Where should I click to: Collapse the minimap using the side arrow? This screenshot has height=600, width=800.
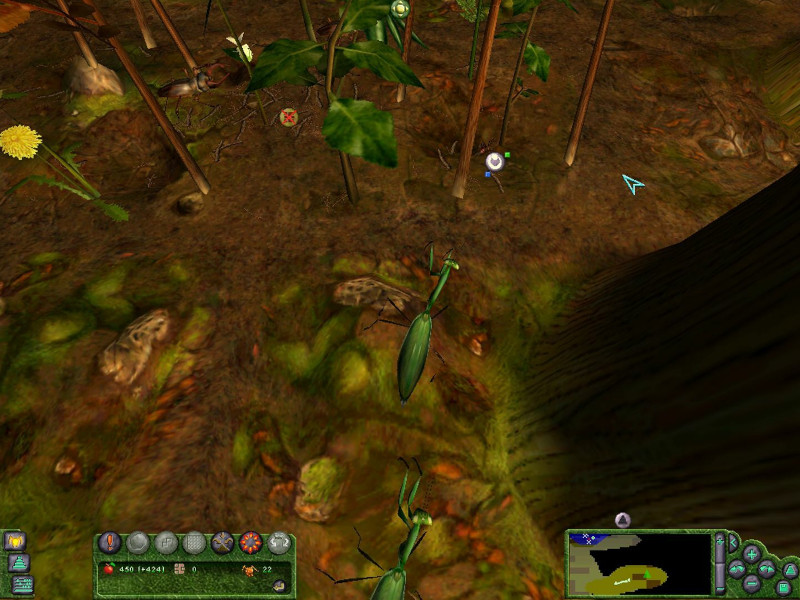731,543
